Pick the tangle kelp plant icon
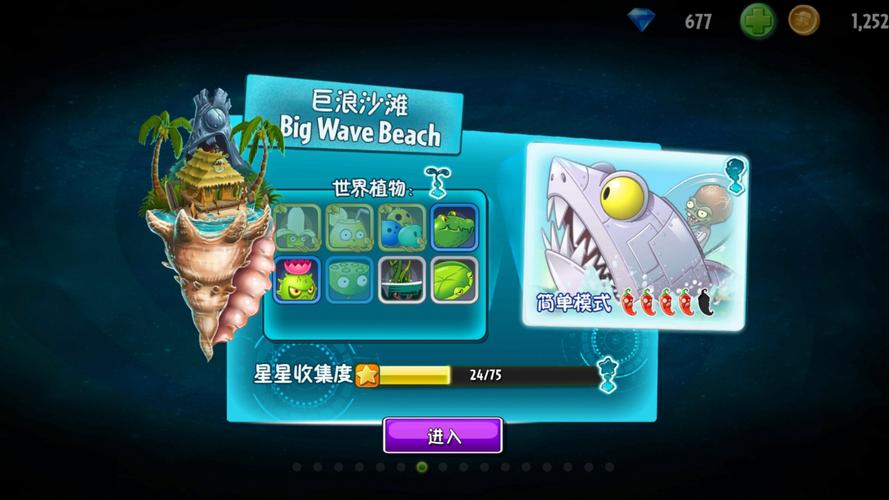The width and height of the screenshot is (889, 500). pyautogui.click(x=401, y=280)
